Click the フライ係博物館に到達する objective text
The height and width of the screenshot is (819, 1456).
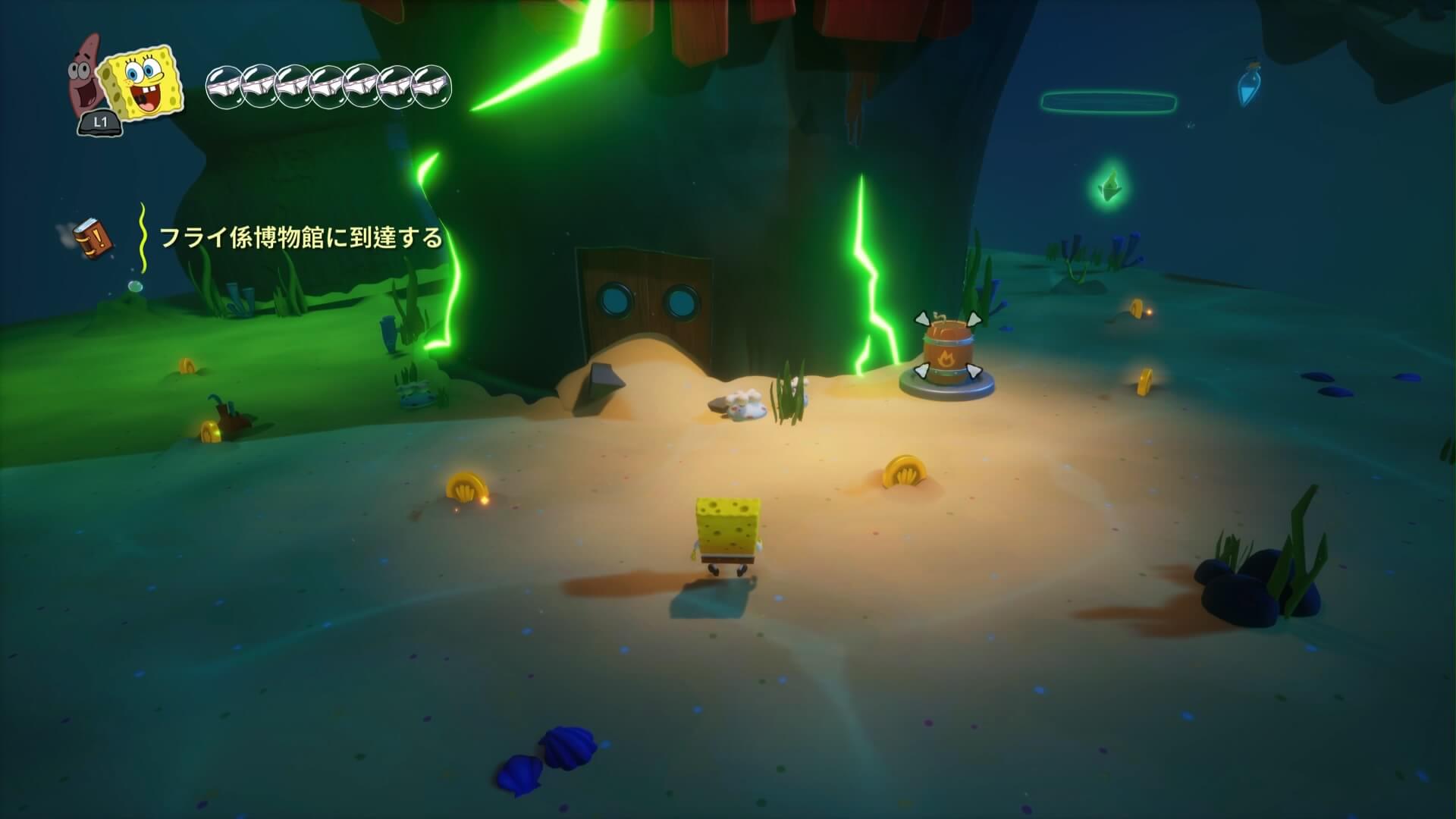[x=300, y=237]
